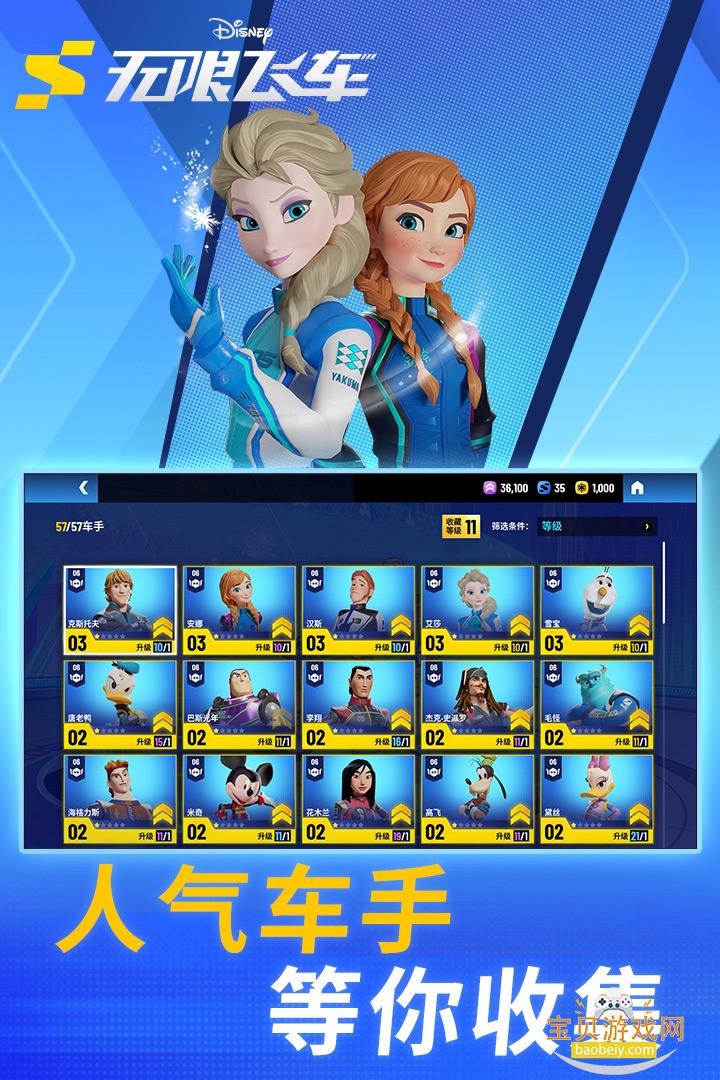Pick the 花木兰 (Mulan) racer card
Image resolution: width=720 pixels, height=1080 pixels.
[358, 798]
